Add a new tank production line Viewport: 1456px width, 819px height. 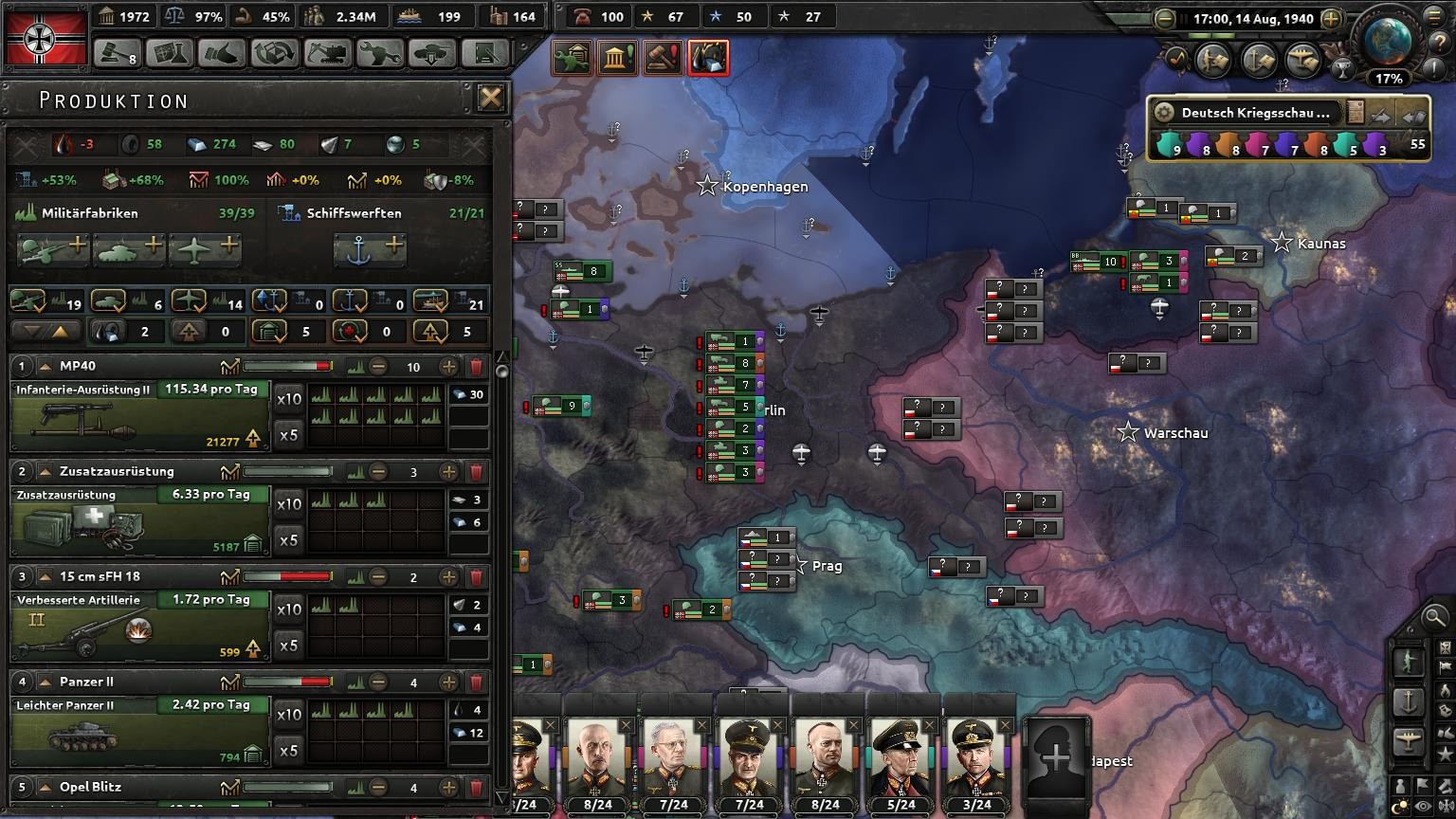tap(128, 248)
